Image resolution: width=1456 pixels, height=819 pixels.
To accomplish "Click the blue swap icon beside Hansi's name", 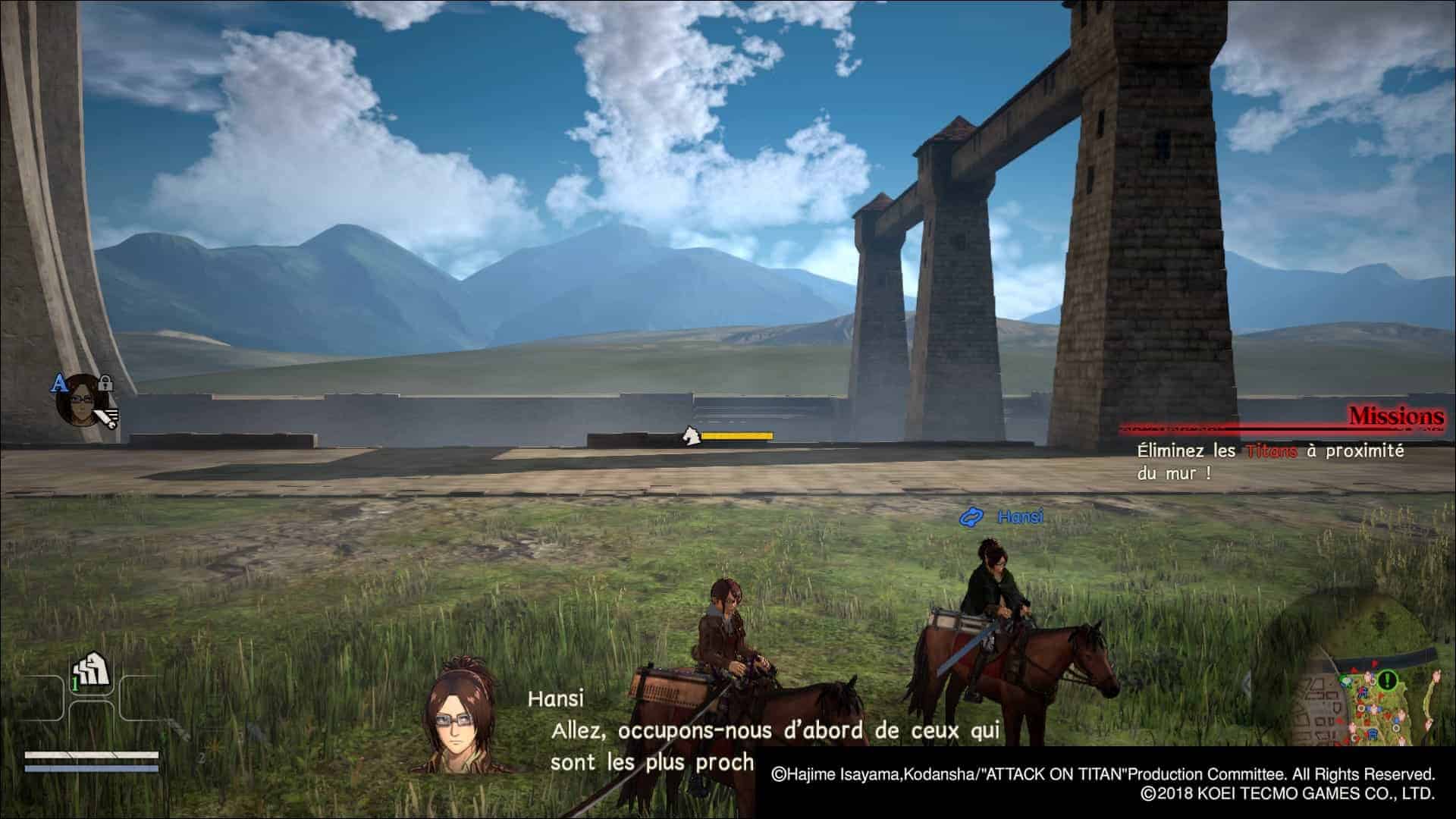I will click(x=971, y=517).
